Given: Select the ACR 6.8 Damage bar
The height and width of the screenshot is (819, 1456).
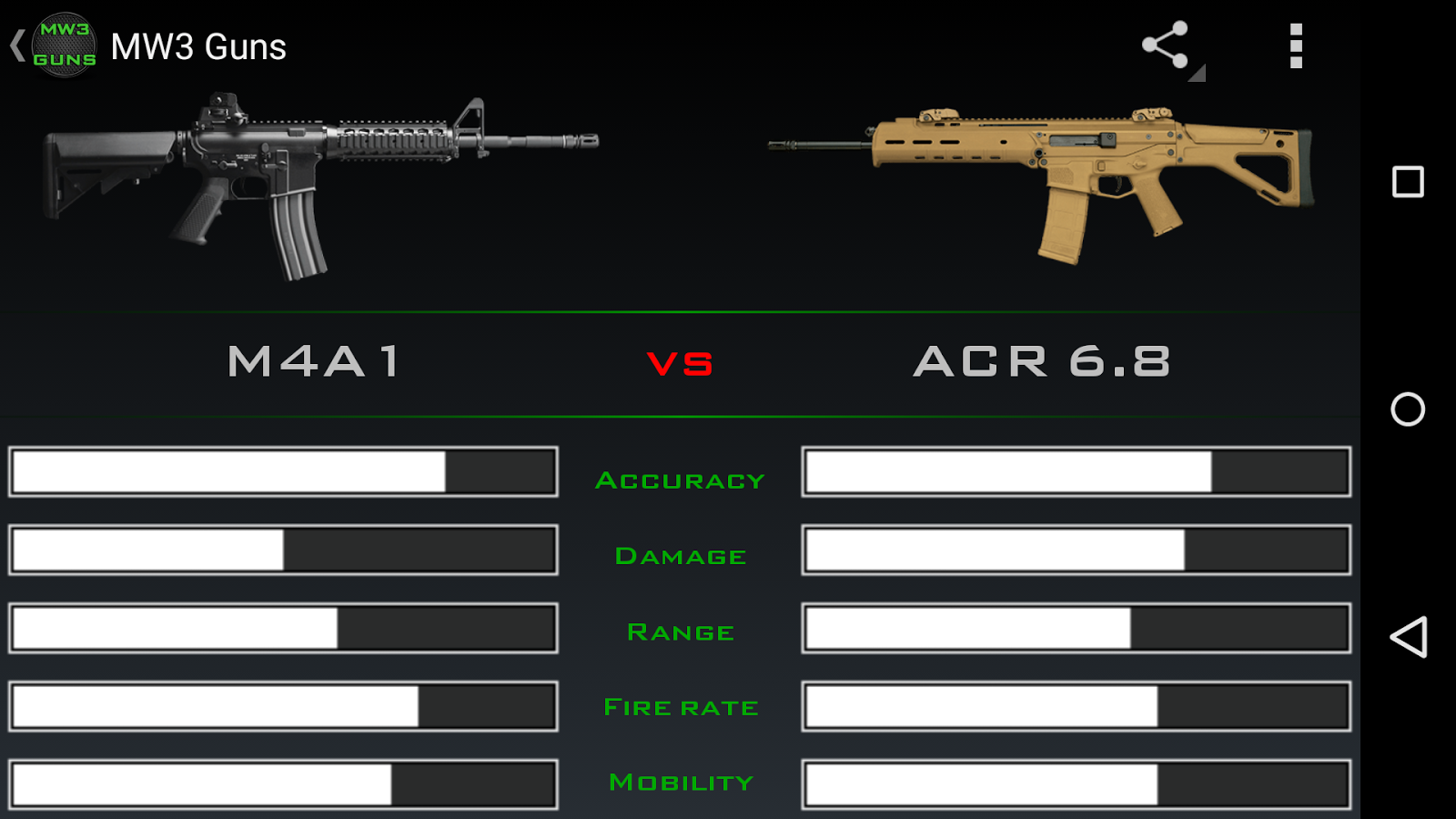Looking at the screenshot, I should (1077, 550).
